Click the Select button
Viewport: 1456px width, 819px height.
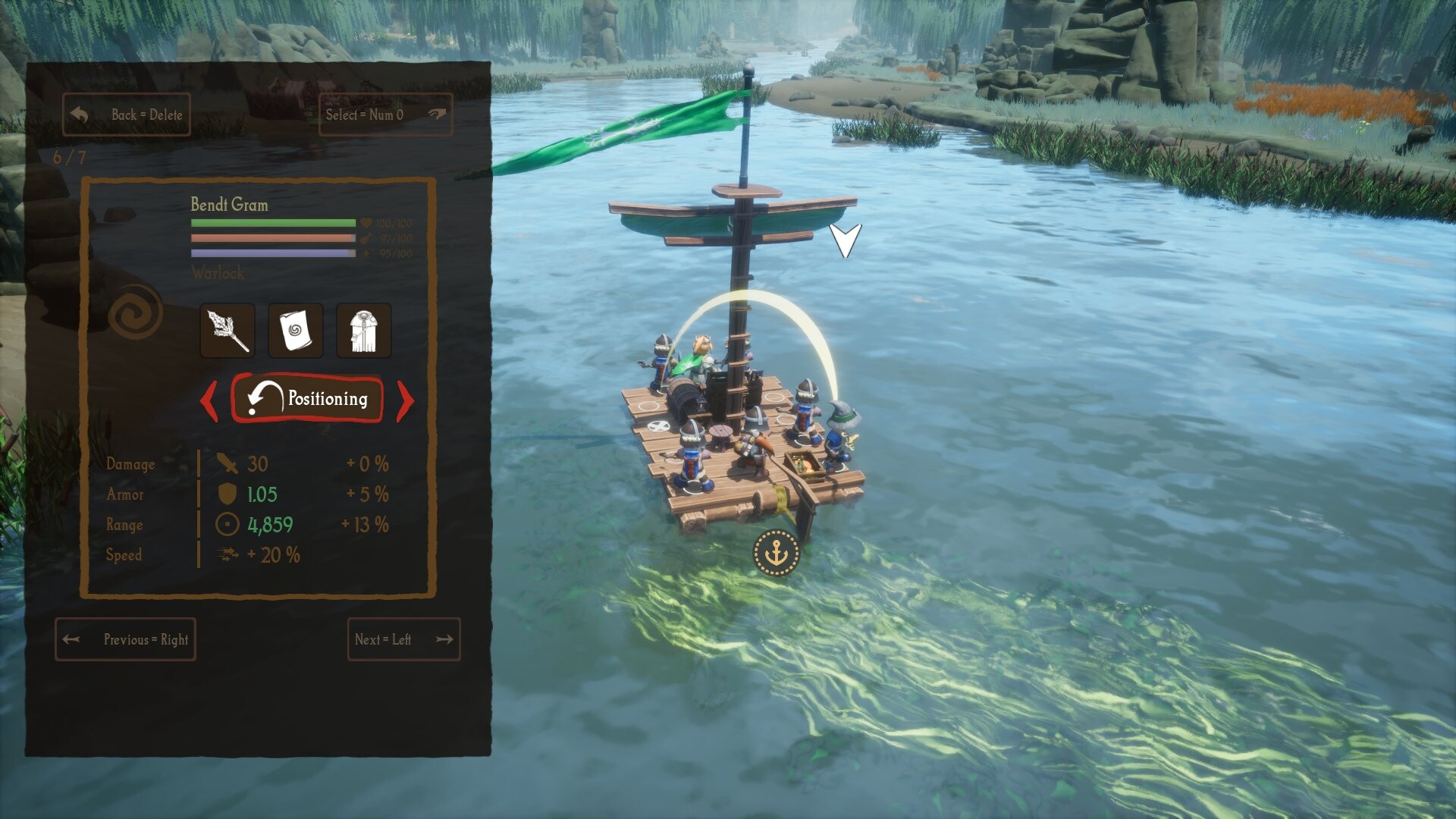click(x=385, y=115)
